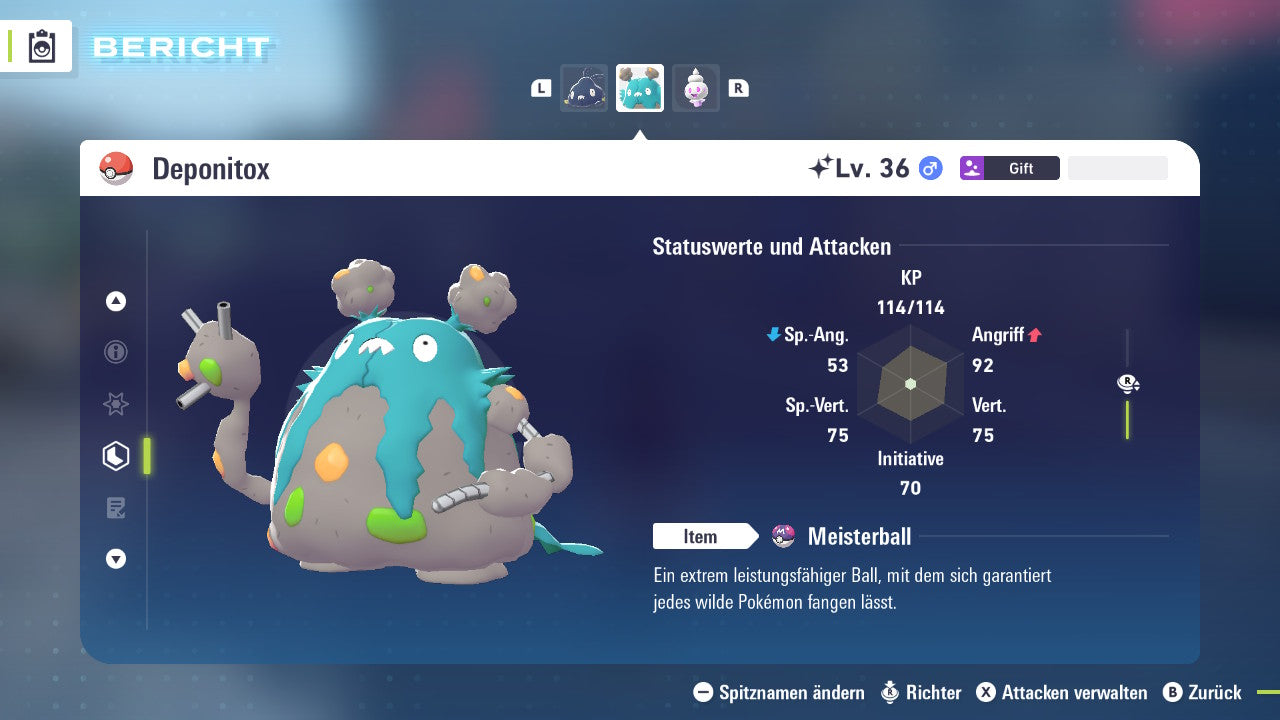This screenshot has height=720, width=1280.
Task: Click the up arrow in the left sidebar
Action: tap(115, 301)
